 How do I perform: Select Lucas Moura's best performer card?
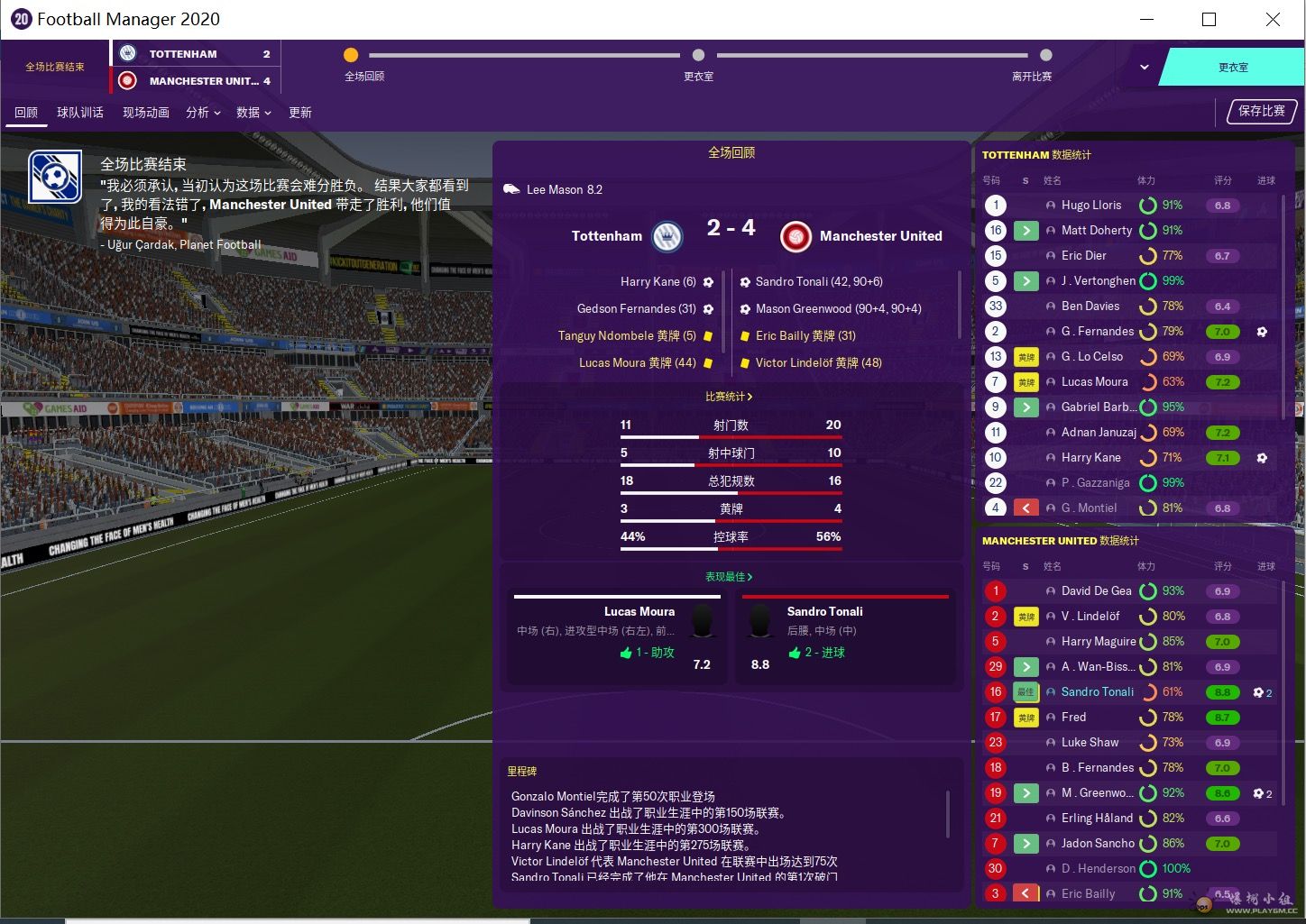(617, 637)
